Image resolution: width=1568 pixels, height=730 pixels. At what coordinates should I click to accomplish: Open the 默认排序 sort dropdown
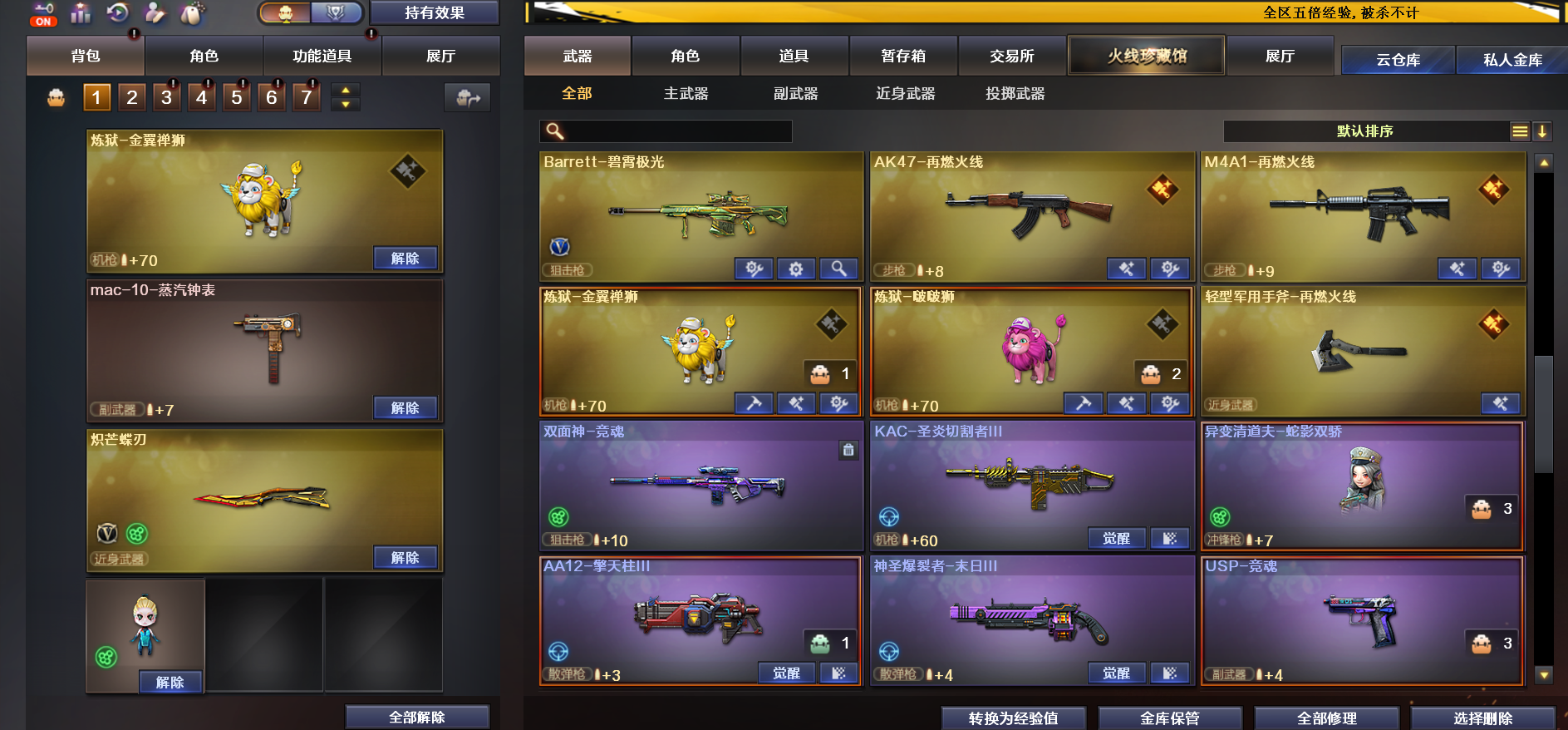point(1364,131)
